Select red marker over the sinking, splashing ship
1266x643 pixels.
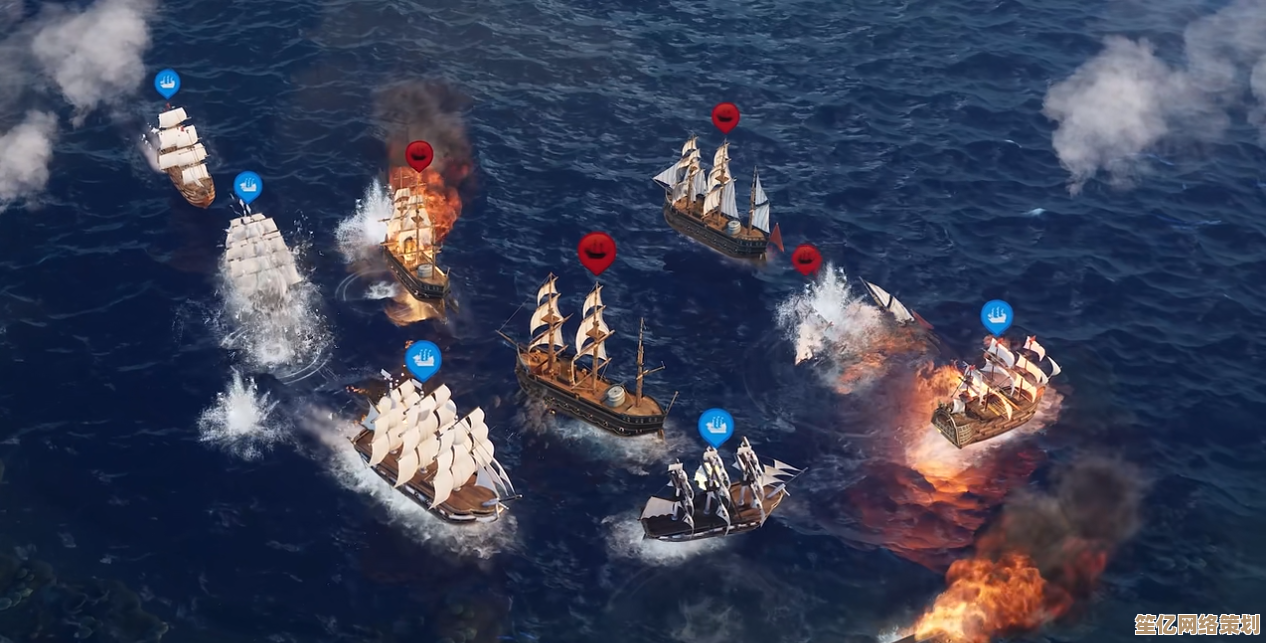[x=806, y=258]
